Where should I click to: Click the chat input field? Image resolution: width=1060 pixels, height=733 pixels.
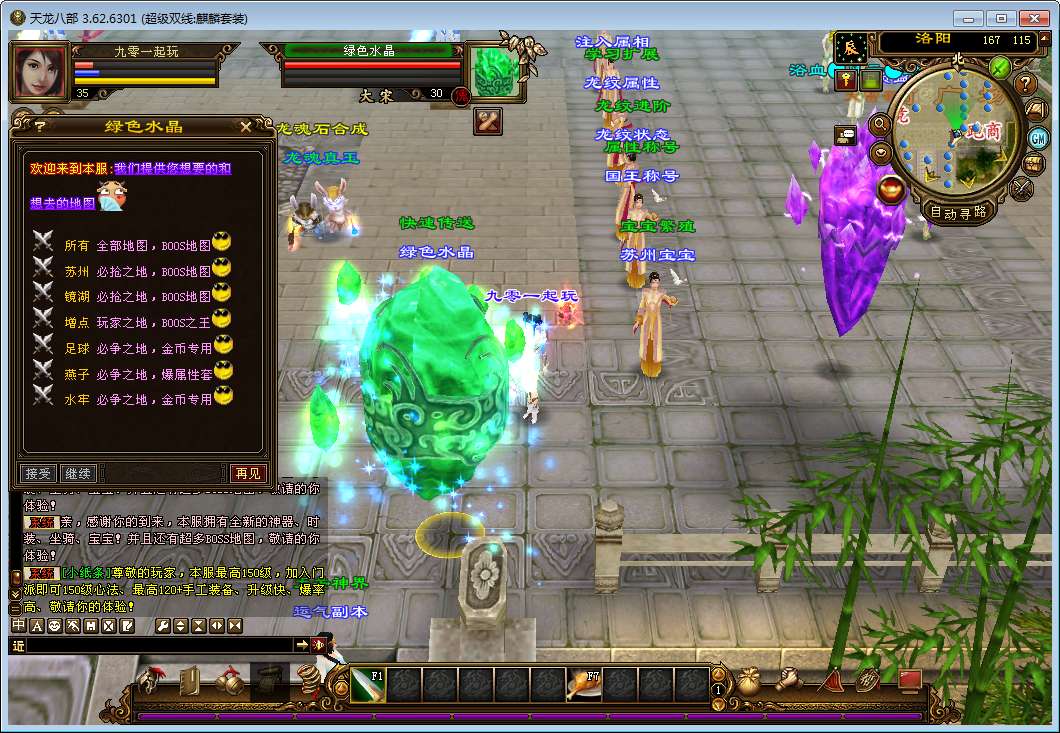pyautogui.click(x=160, y=646)
